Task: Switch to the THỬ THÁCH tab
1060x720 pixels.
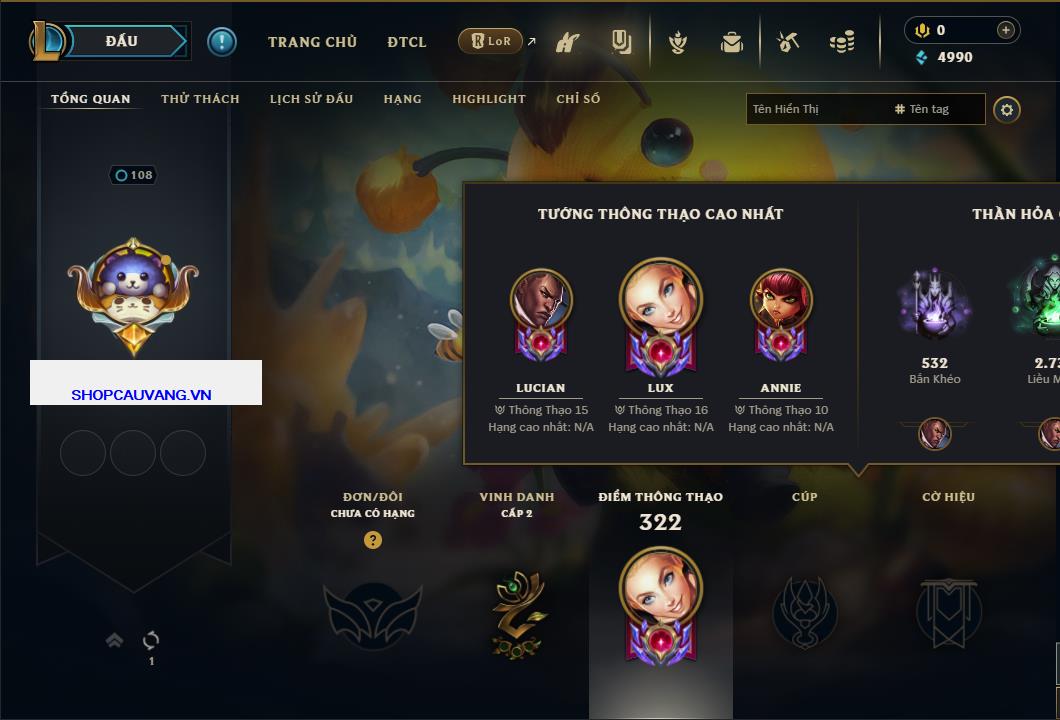Action: click(200, 99)
